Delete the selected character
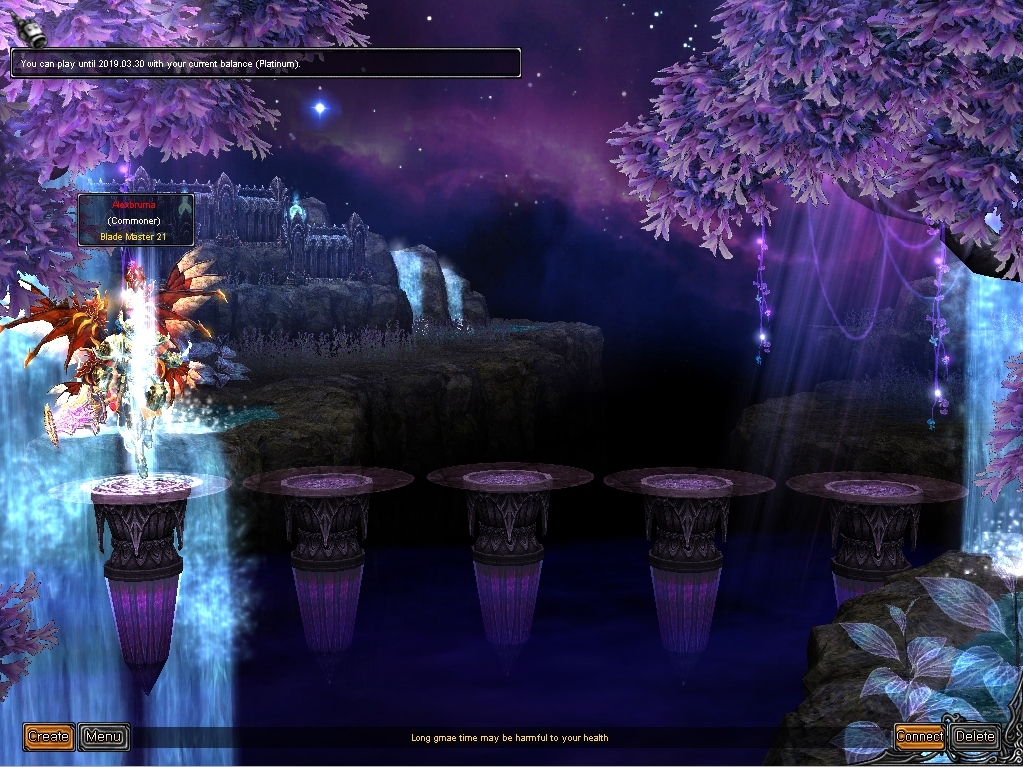Screen dimensions: 1023x767 pos(975,737)
